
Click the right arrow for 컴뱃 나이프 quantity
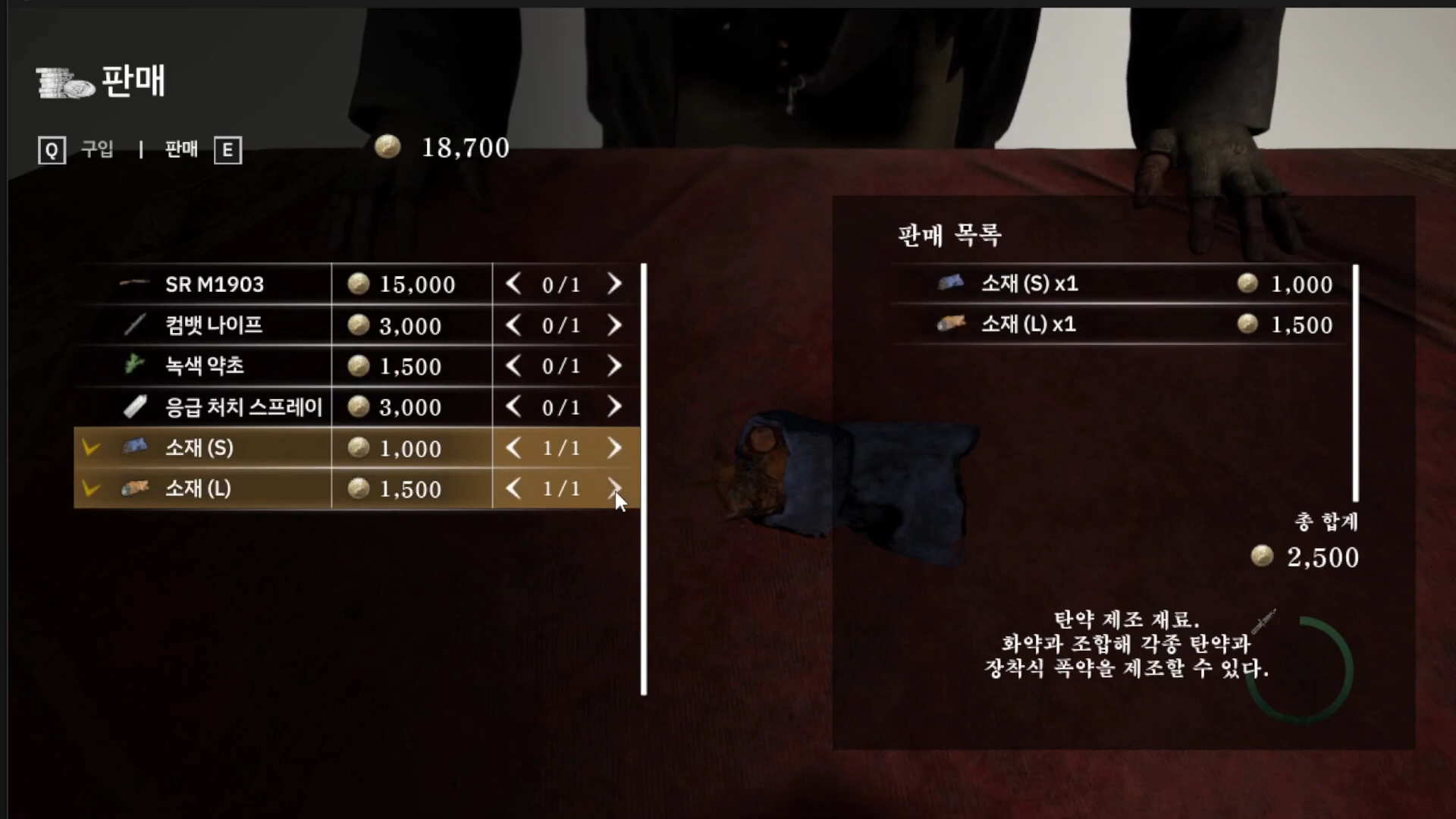[x=615, y=325]
